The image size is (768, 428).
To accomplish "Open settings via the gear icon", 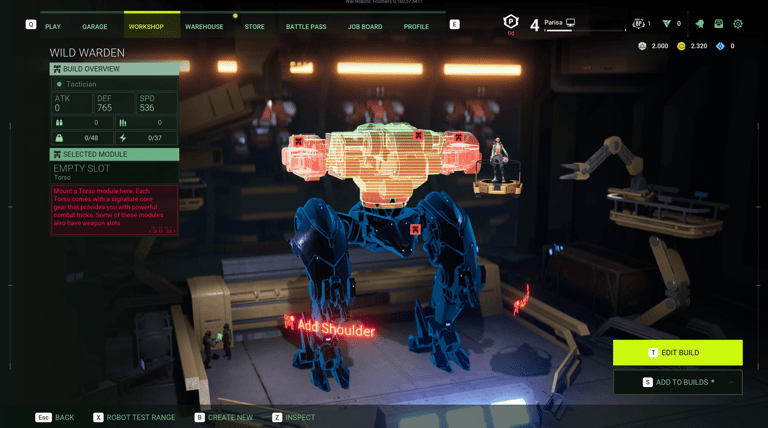I will pyautogui.click(x=738, y=23).
